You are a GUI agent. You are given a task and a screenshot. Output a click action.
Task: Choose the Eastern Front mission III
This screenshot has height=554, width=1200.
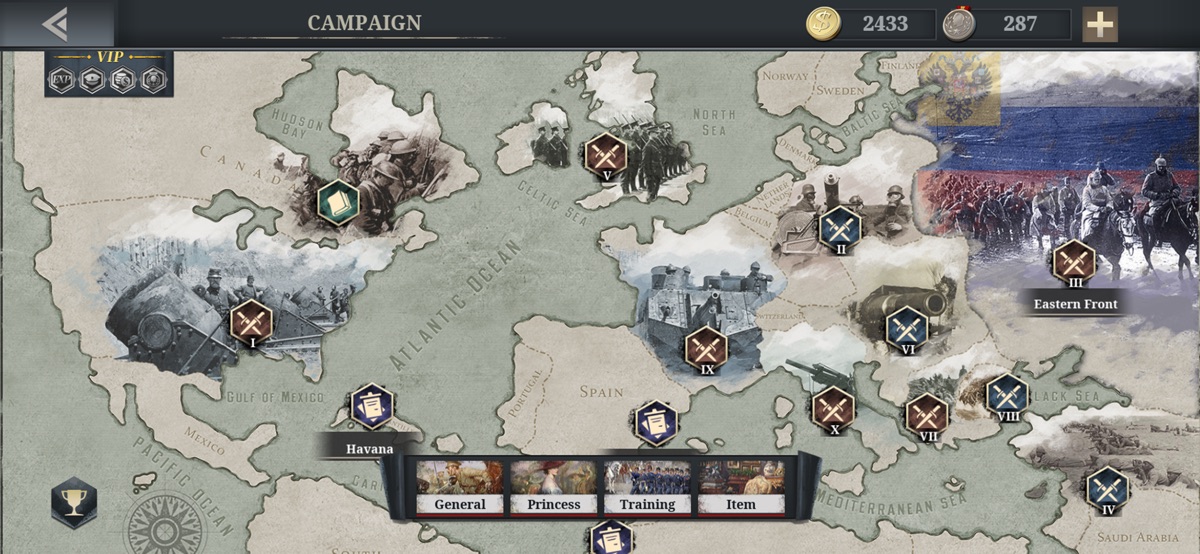click(x=1075, y=261)
